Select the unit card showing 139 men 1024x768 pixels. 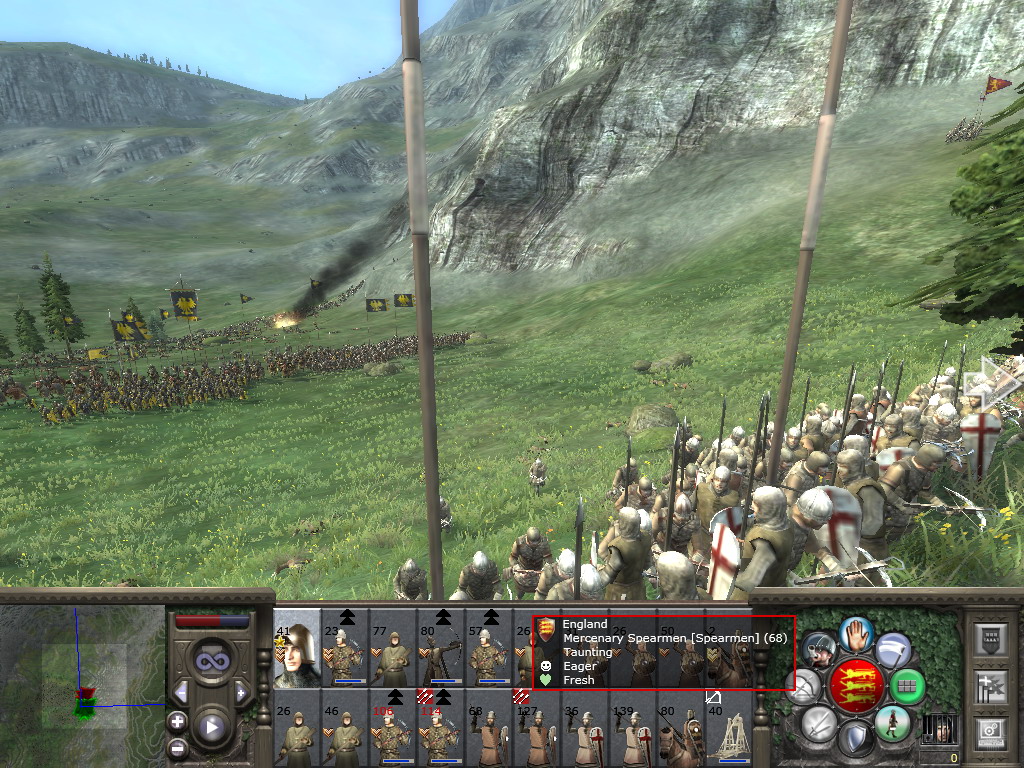coord(633,727)
